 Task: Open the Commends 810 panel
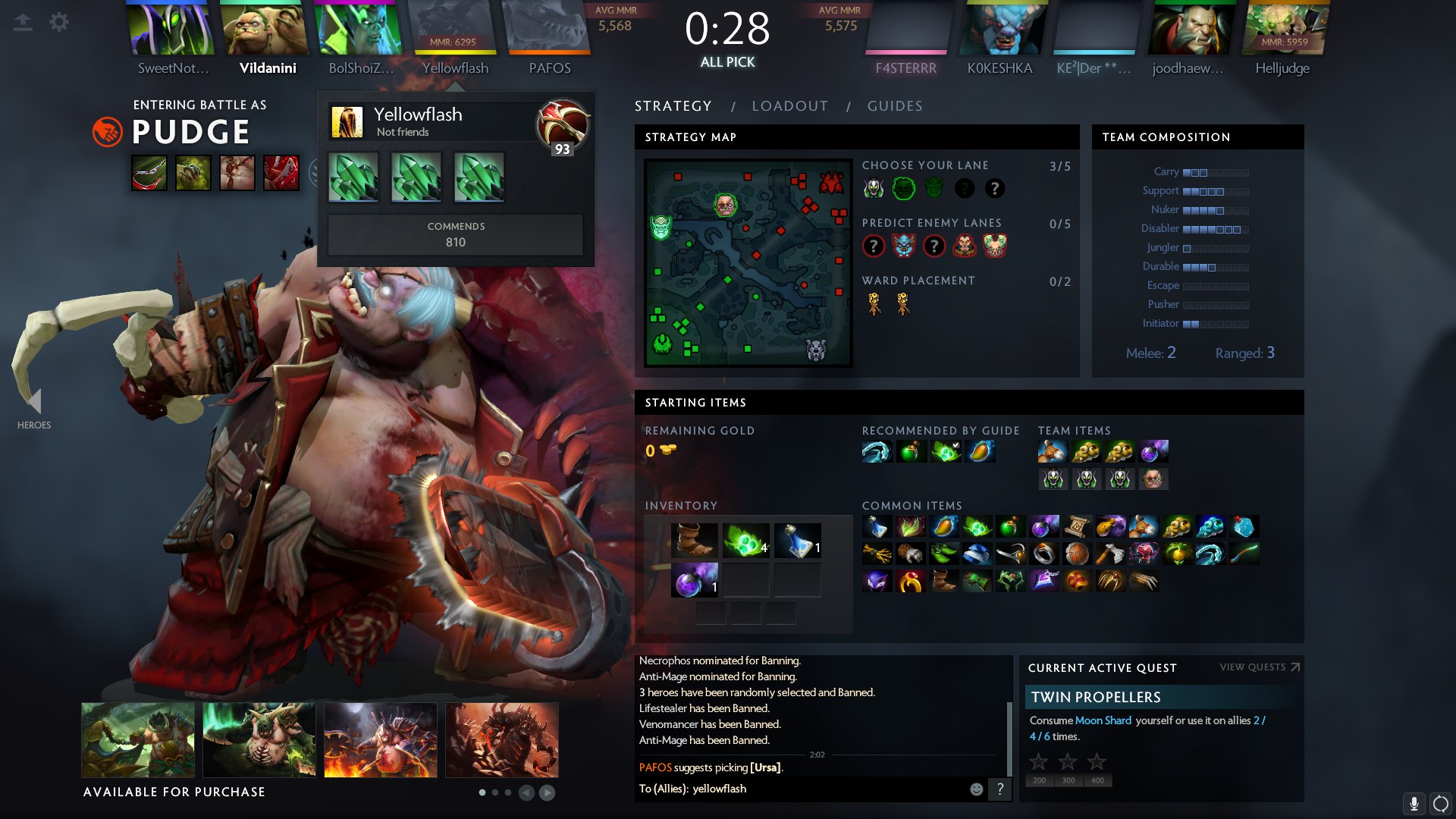pyautogui.click(x=455, y=234)
